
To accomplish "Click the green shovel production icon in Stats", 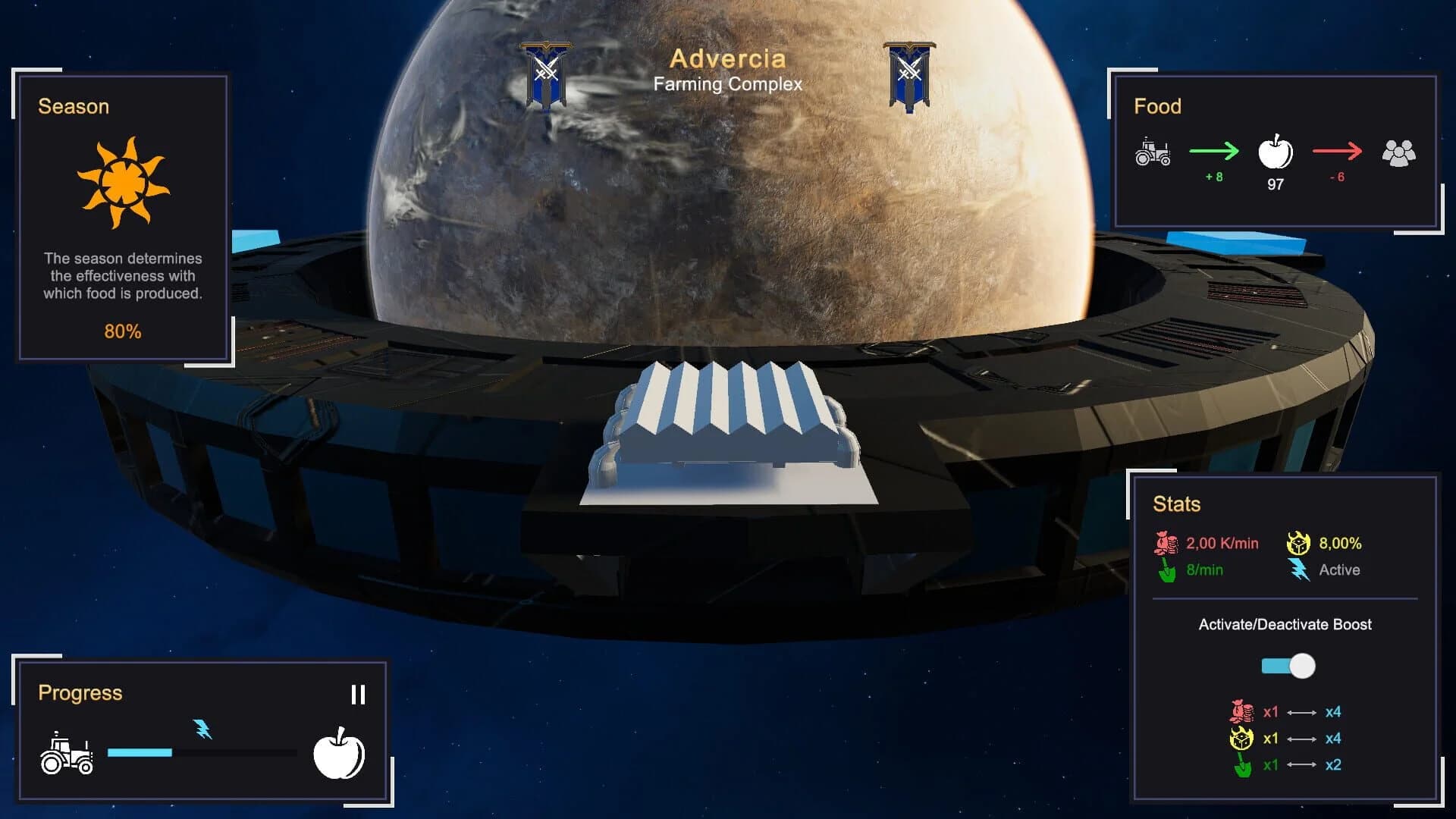I will [x=1165, y=570].
